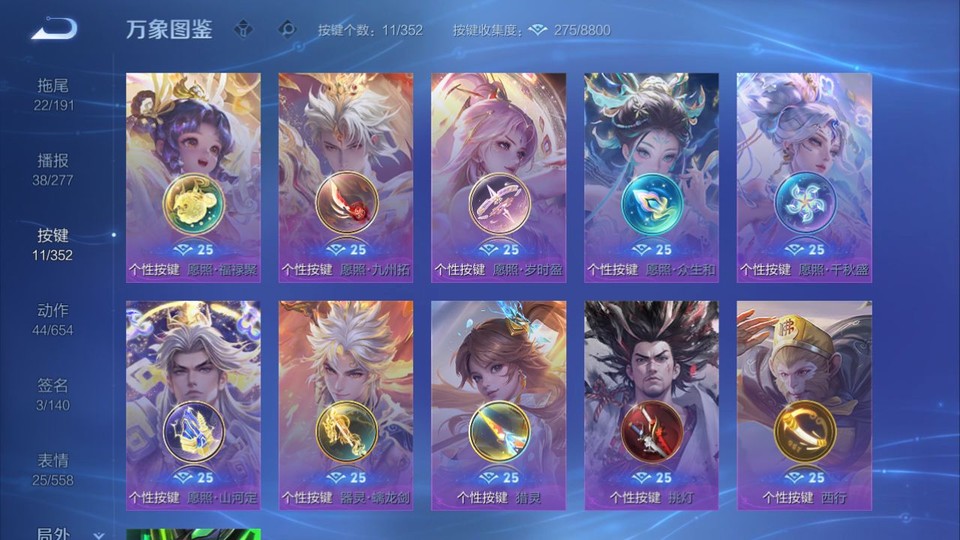The height and width of the screenshot is (540, 960).
Task: Select the 器灵·螭龙剑 button skin card
Action: [x=345, y=405]
